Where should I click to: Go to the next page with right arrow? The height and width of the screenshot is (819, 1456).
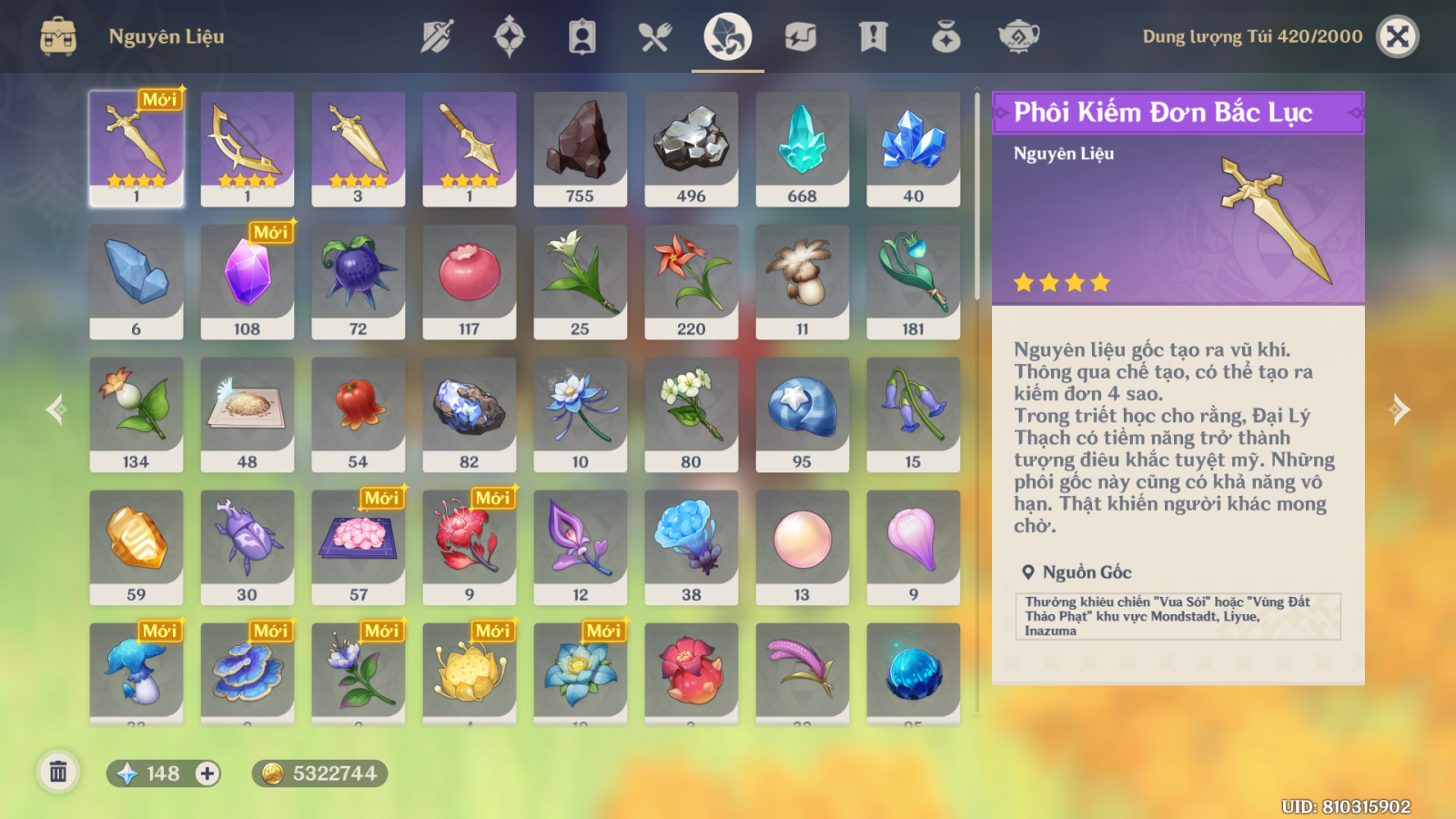coord(1400,409)
